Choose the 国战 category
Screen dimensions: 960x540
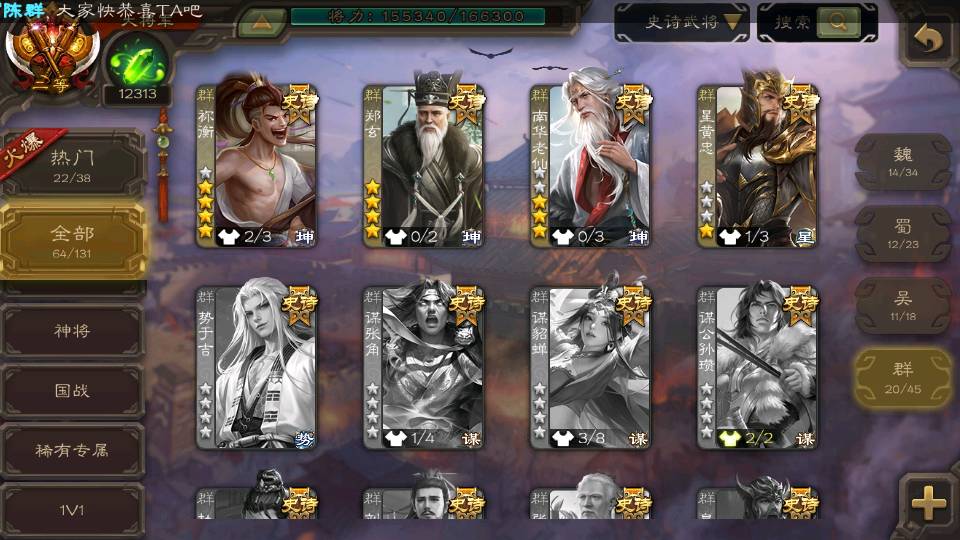point(72,391)
